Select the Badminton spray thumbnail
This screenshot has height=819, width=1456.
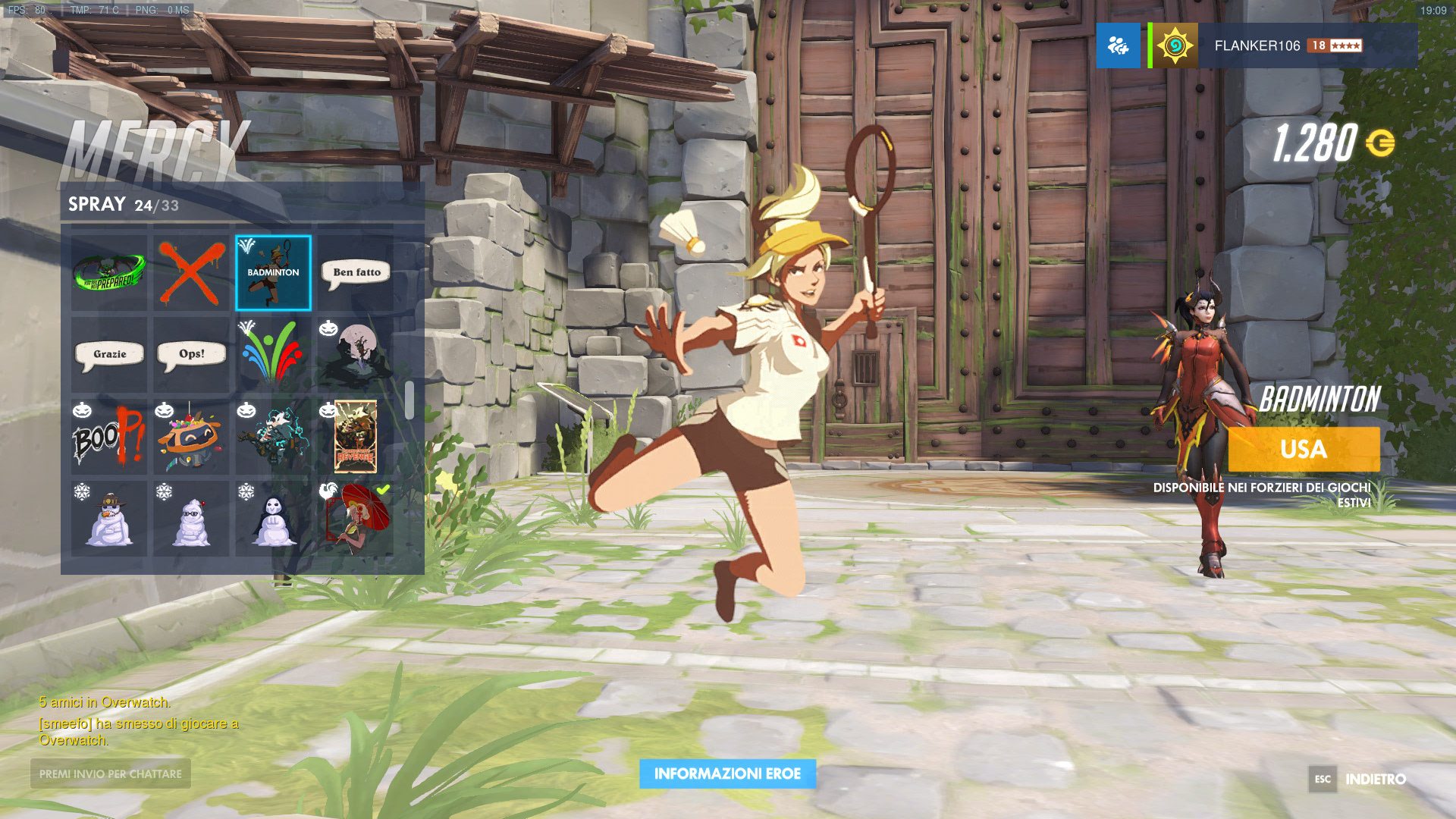coord(273,272)
